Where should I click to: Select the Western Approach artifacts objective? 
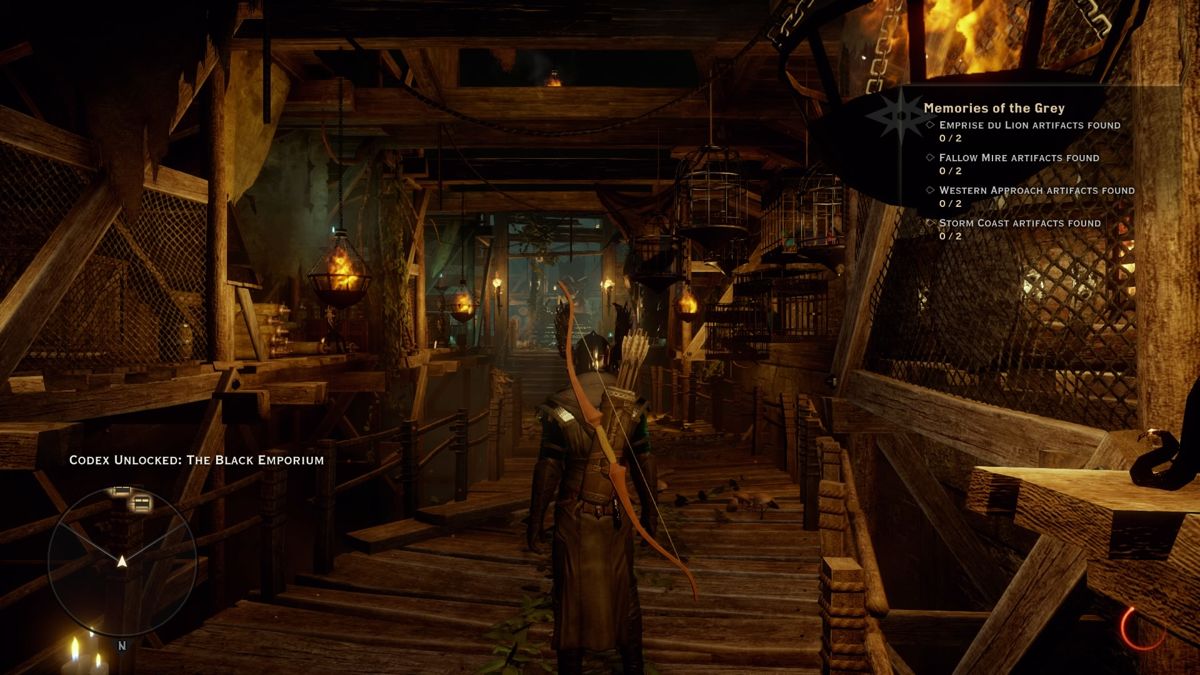(x=1036, y=190)
